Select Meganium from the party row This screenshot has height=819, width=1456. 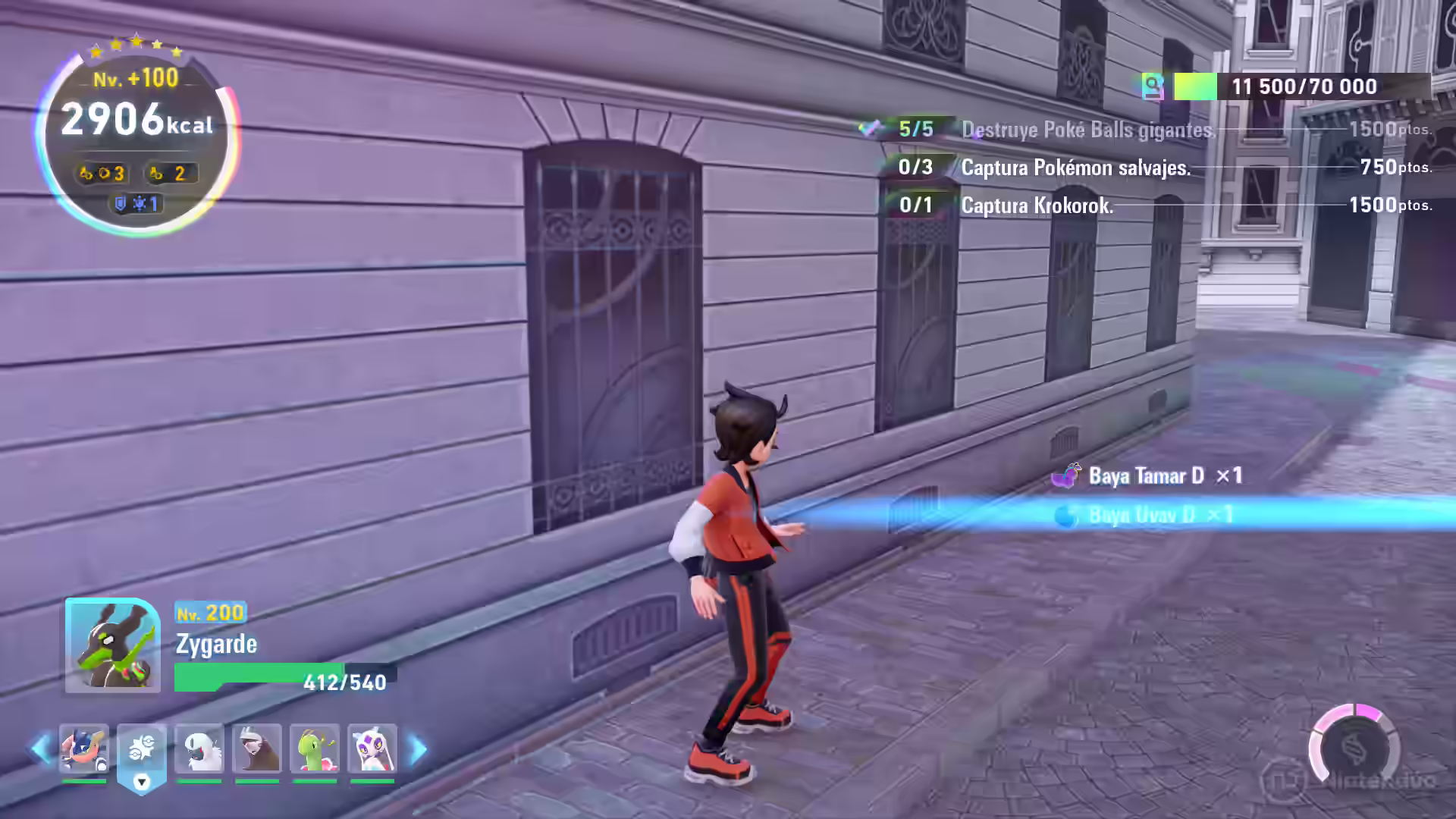click(315, 748)
